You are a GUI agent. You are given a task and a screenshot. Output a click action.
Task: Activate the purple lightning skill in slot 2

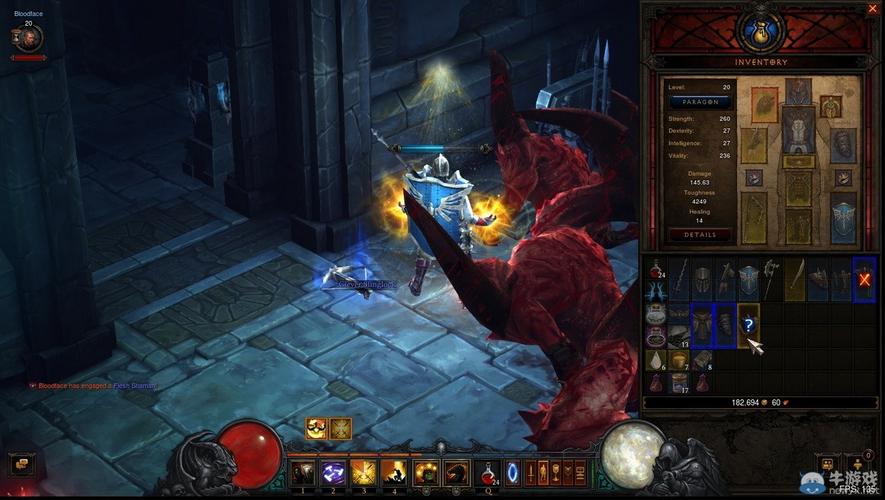(334, 472)
